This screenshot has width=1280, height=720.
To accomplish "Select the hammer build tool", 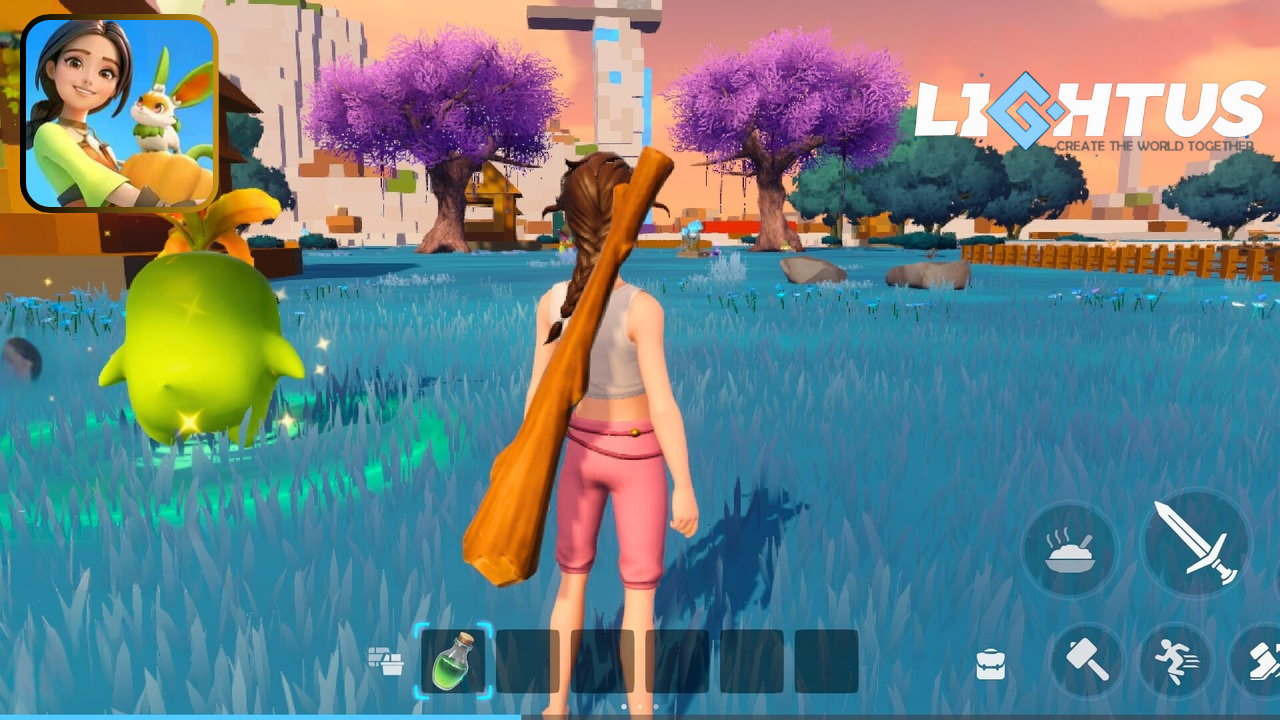I will tap(1087, 660).
